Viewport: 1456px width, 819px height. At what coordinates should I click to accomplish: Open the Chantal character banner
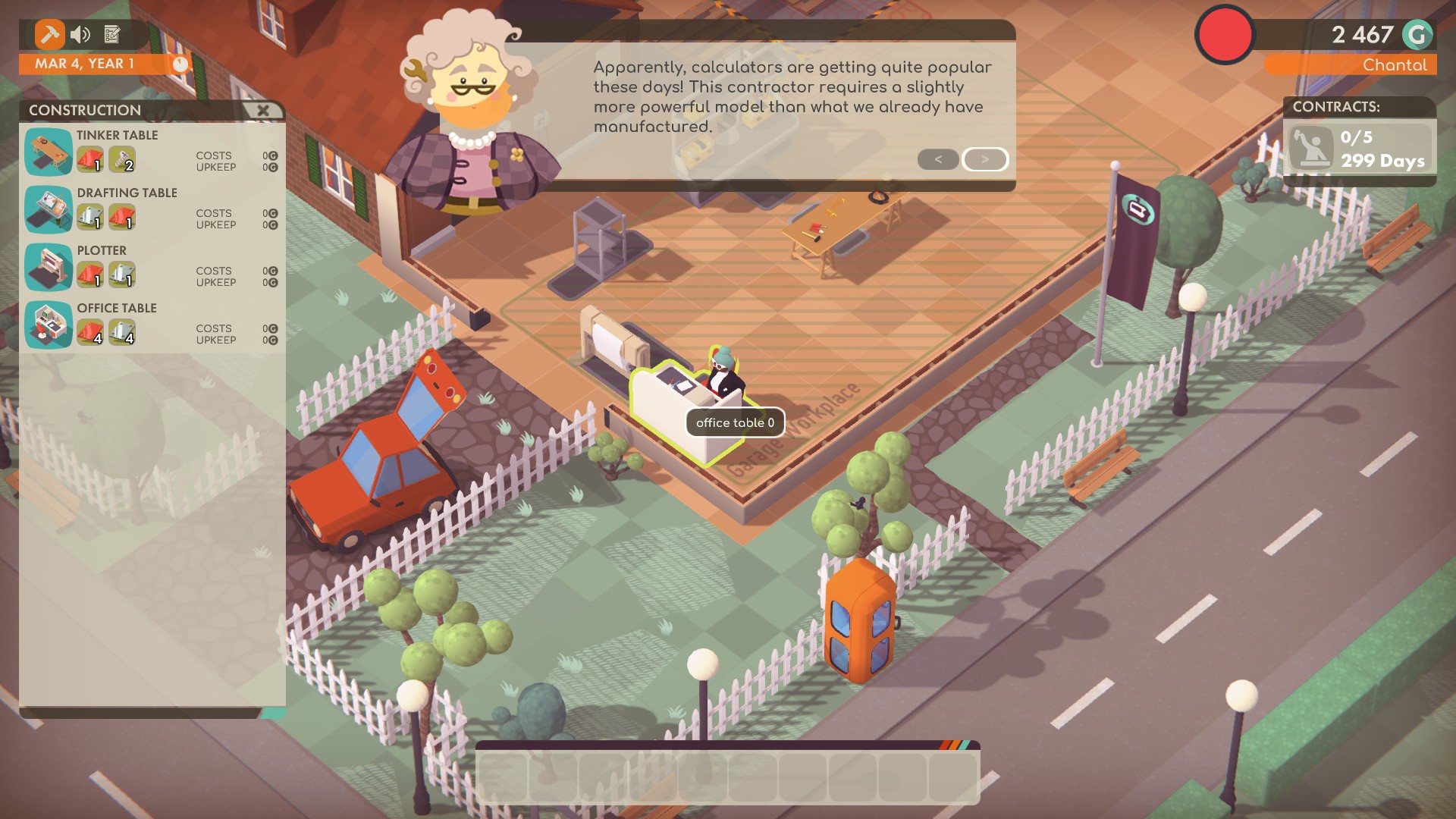(x=1398, y=65)
